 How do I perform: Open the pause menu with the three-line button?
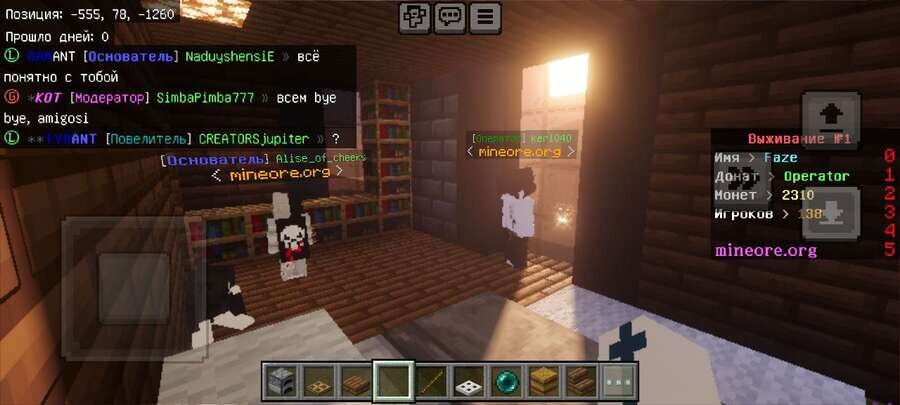[485, 17]
